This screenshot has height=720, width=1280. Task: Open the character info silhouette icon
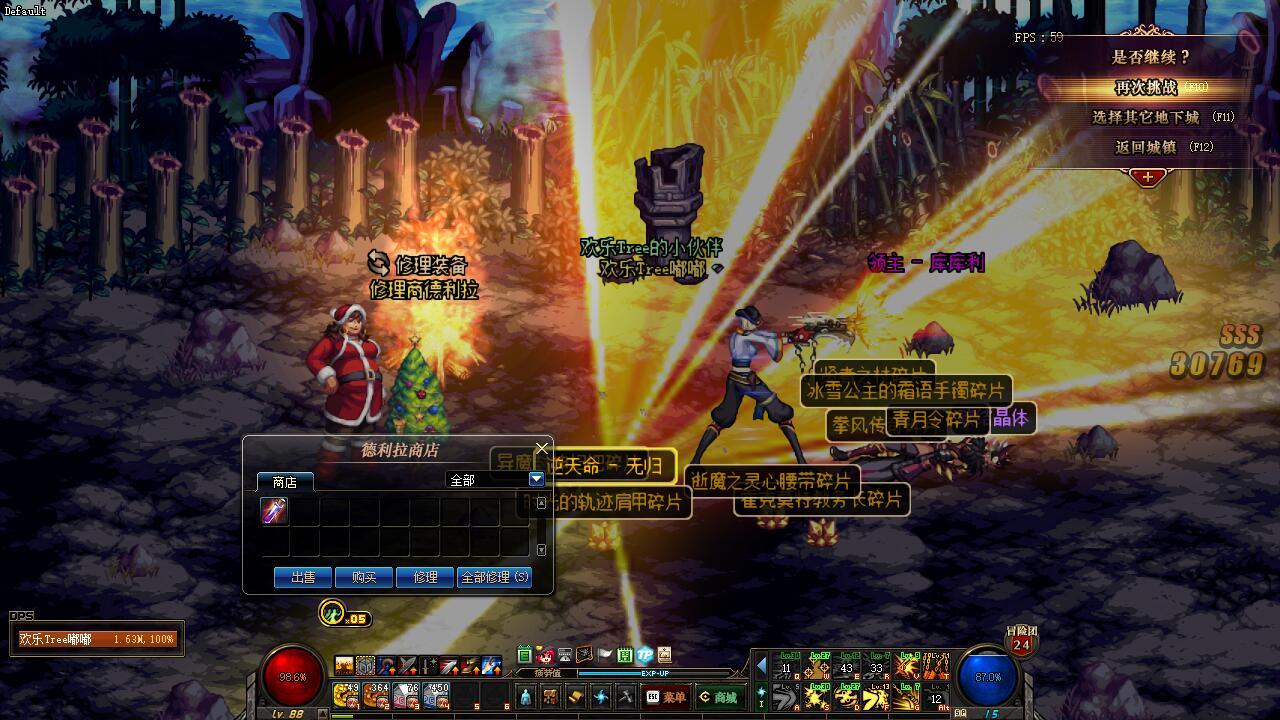(x=526, y=697)
